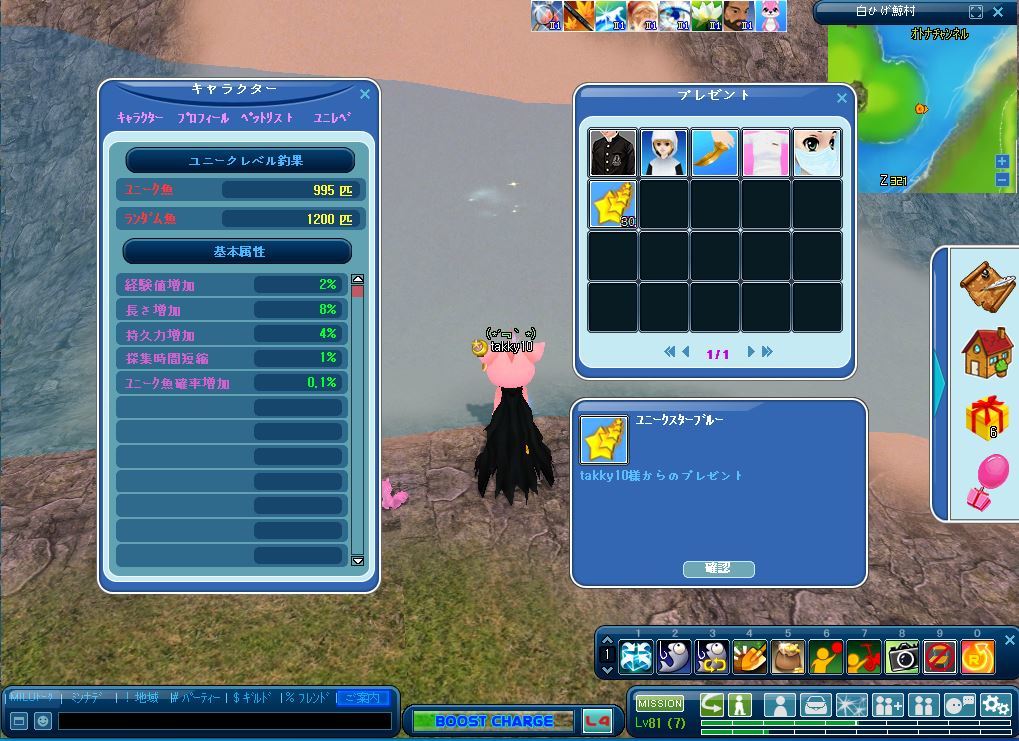The height and width of the screenshot is (741, 1019).
Task: Close the プレゼント window
Action: click(x=841, y=98)
